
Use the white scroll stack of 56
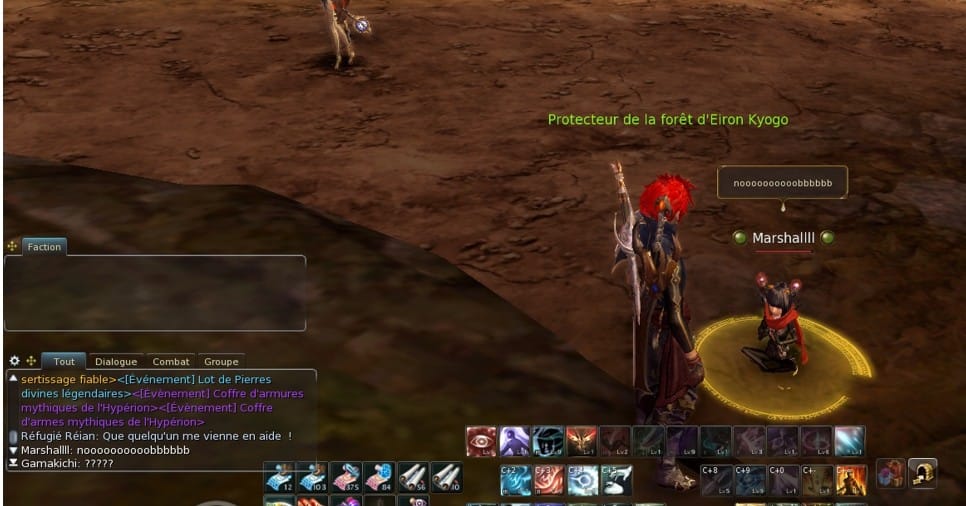click(x=412, y=478)
